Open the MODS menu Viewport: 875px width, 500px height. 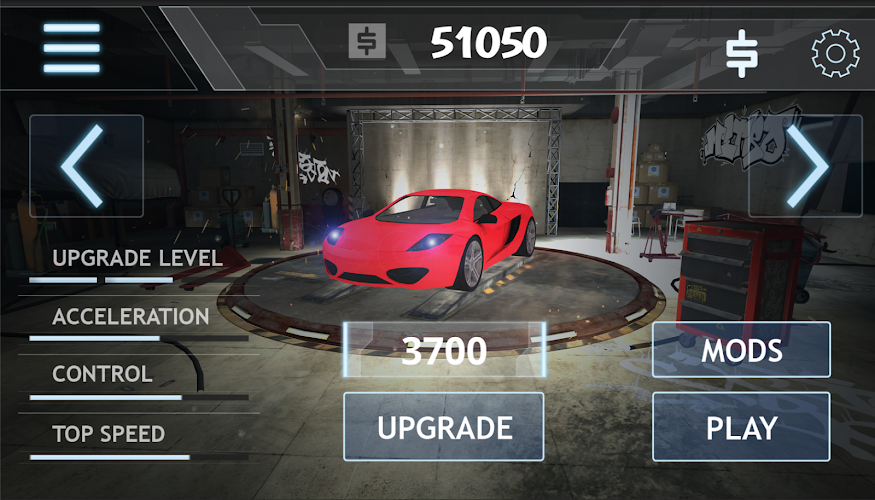(x=741, y=350)
